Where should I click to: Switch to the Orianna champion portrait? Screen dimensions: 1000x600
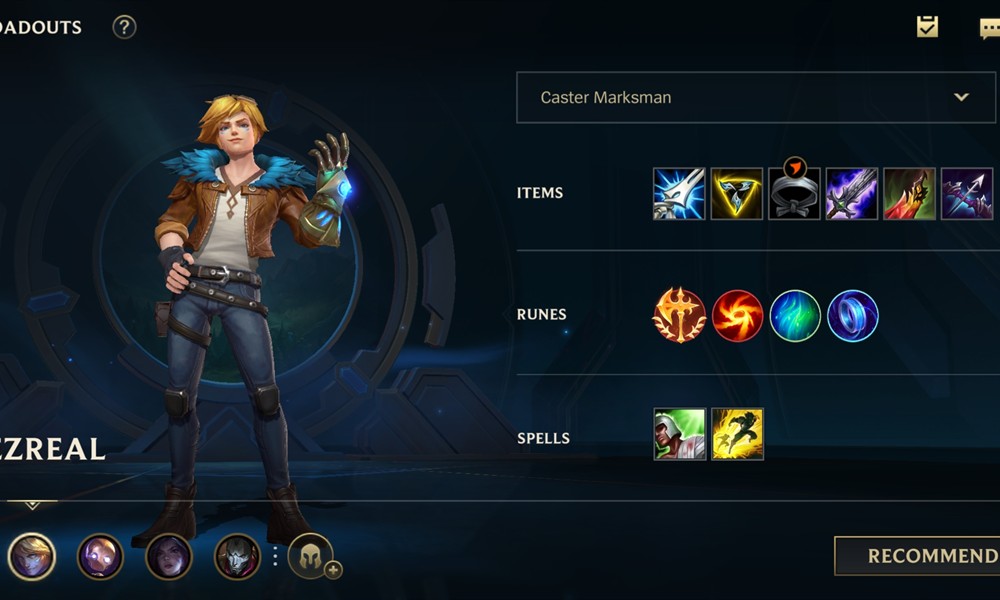pyautogui.click(x=100, y=556)
